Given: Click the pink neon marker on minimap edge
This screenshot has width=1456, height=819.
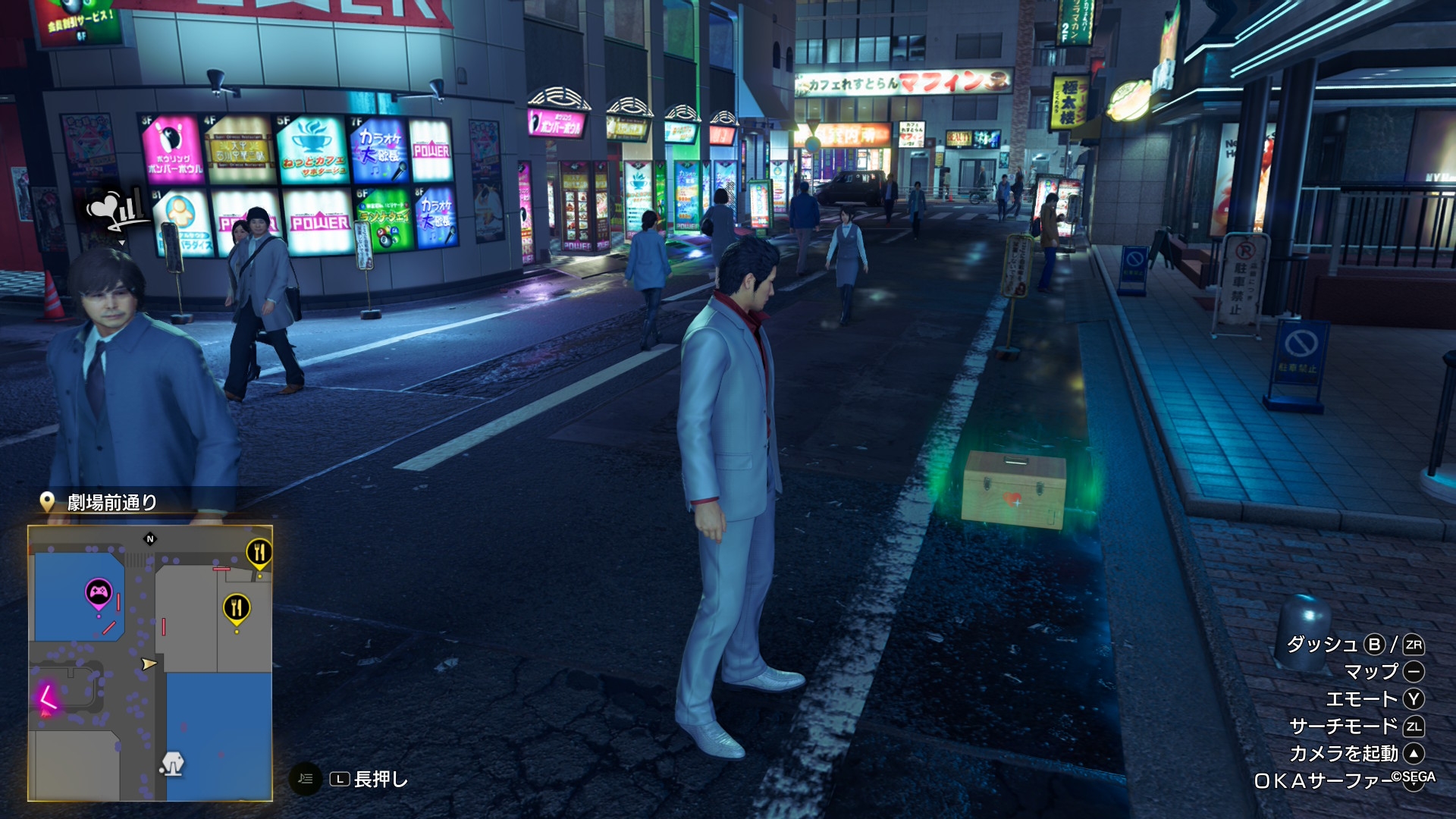Looking at the screenshot, I should (x=47, y=697).
